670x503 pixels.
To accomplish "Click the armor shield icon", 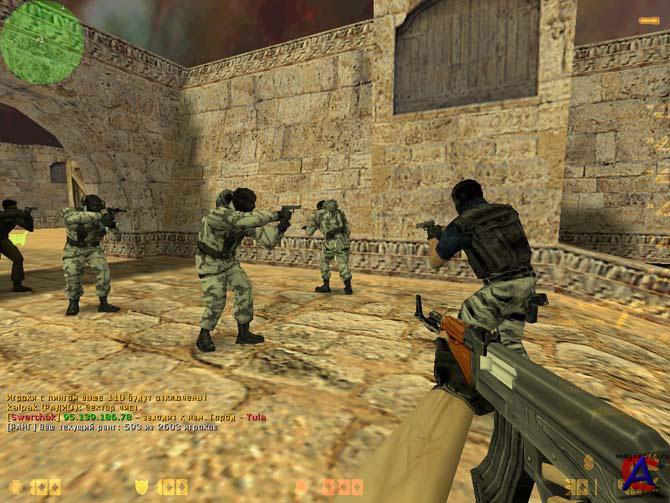I will 142,487.
